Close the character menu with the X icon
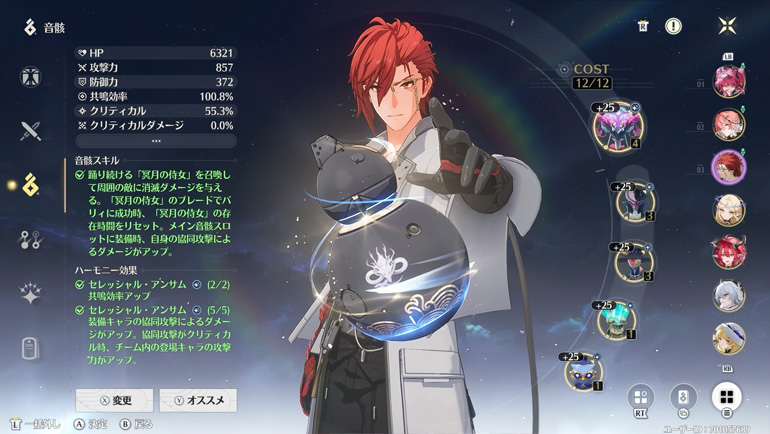 pos(727,26)
